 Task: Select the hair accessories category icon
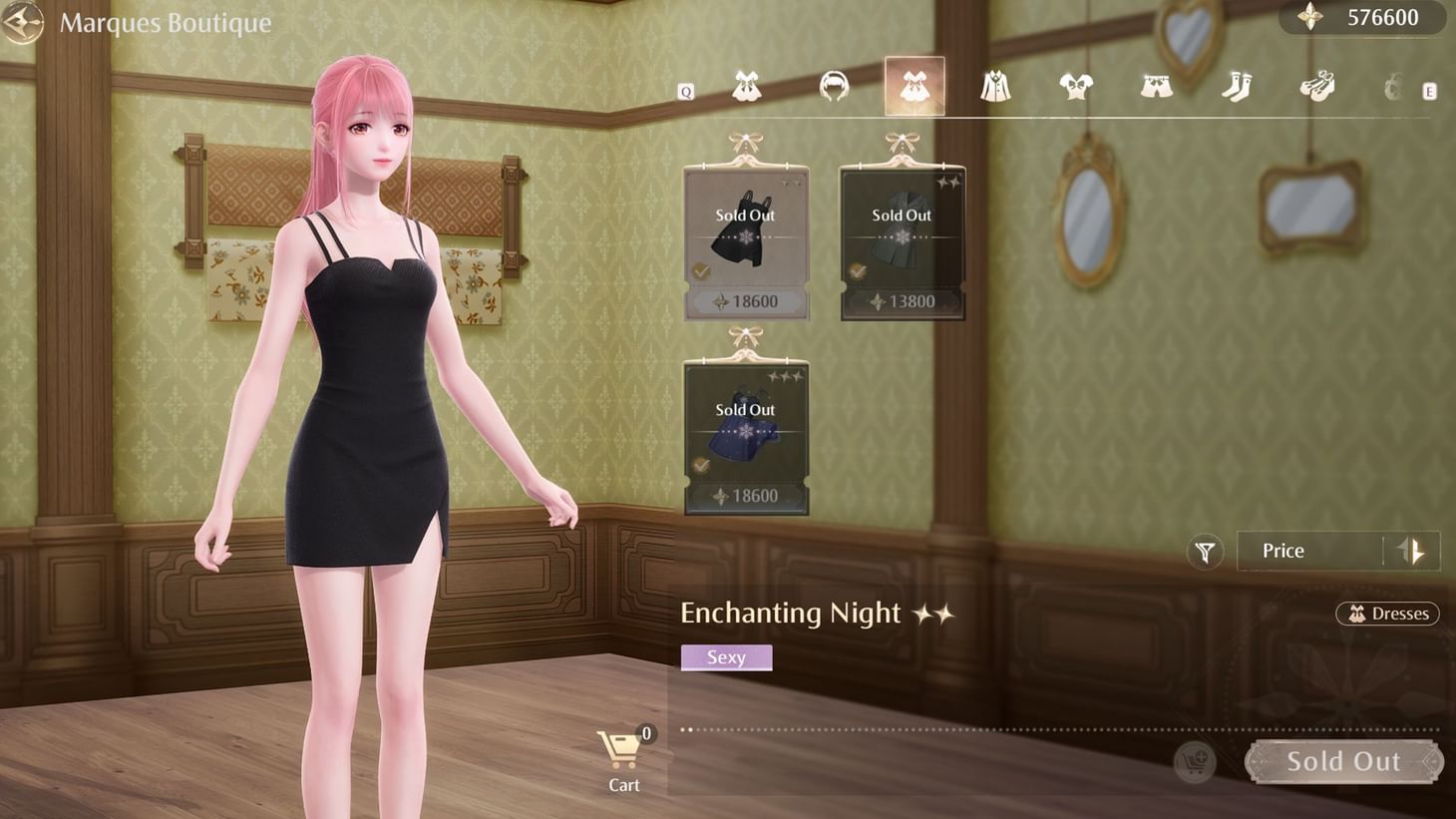click(835, 88)
